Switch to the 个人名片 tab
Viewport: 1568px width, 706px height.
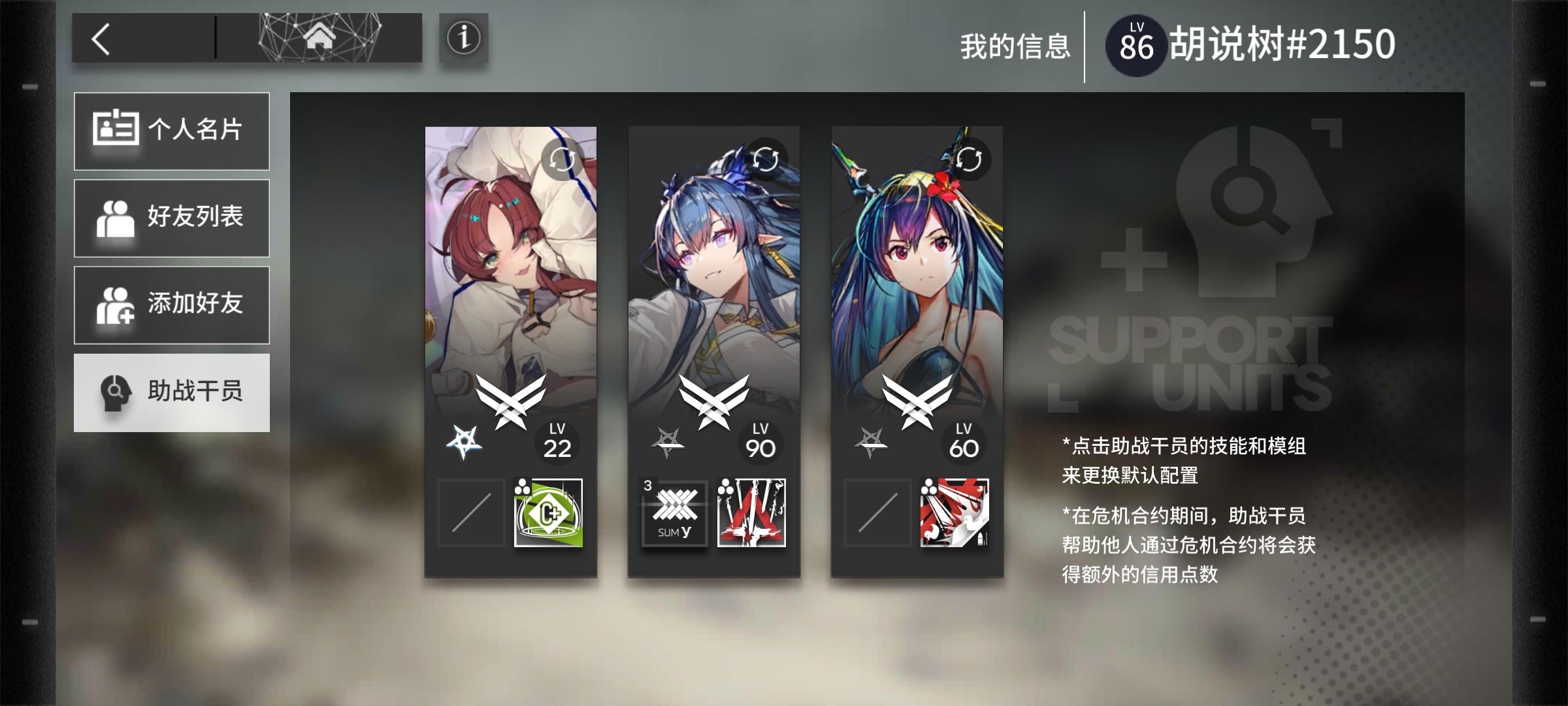click(171, 131)
